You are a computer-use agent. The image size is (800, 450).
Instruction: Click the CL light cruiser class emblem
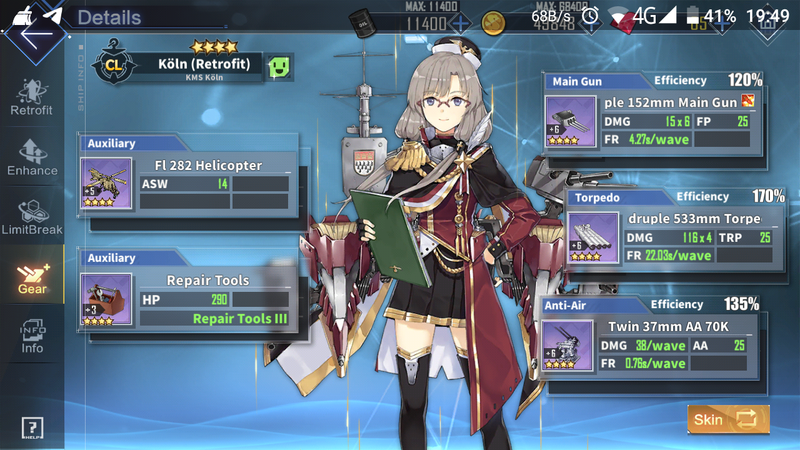pos(113,67)
